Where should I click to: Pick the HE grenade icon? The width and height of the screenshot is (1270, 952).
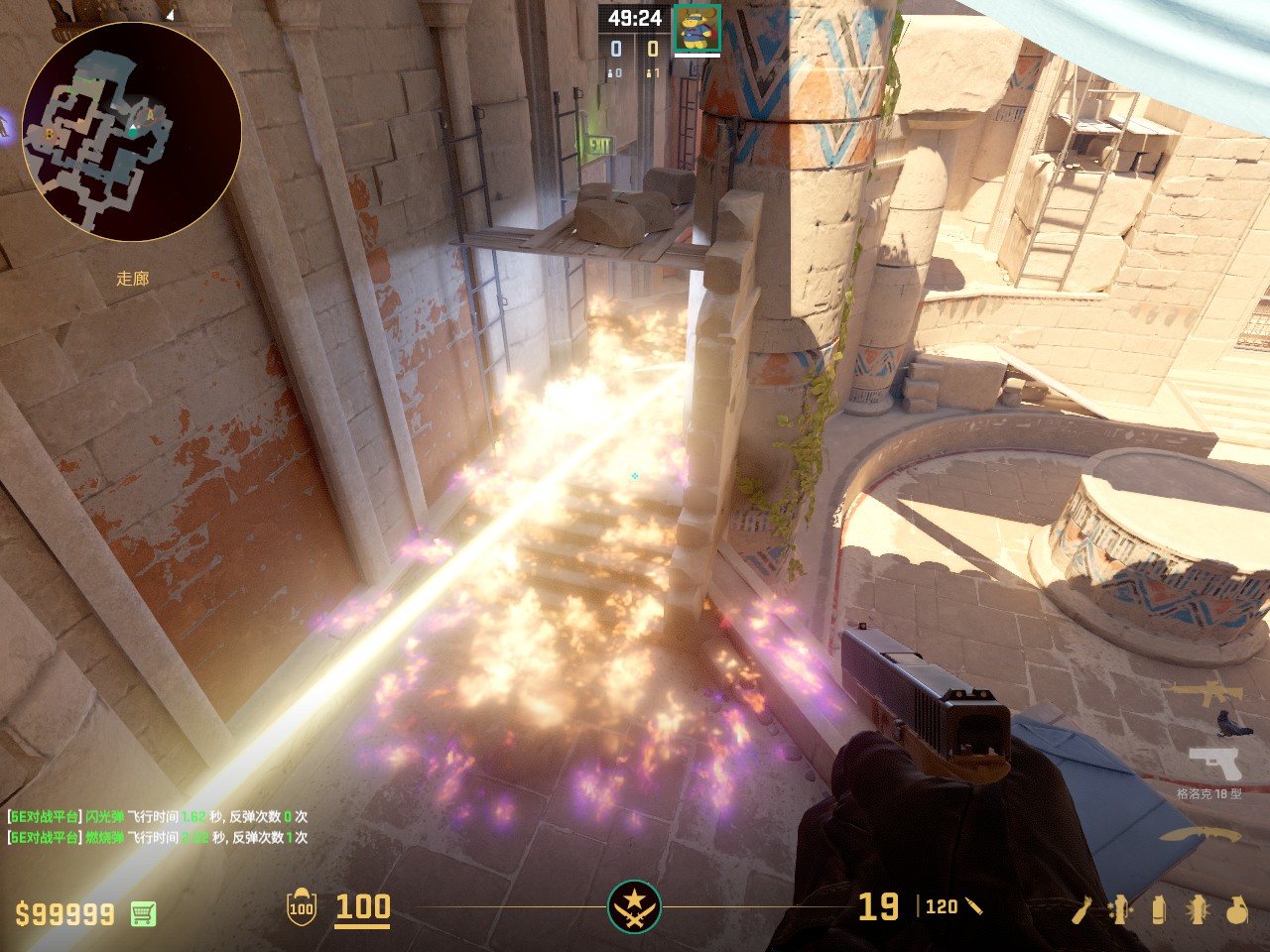tap(1236, 909)
